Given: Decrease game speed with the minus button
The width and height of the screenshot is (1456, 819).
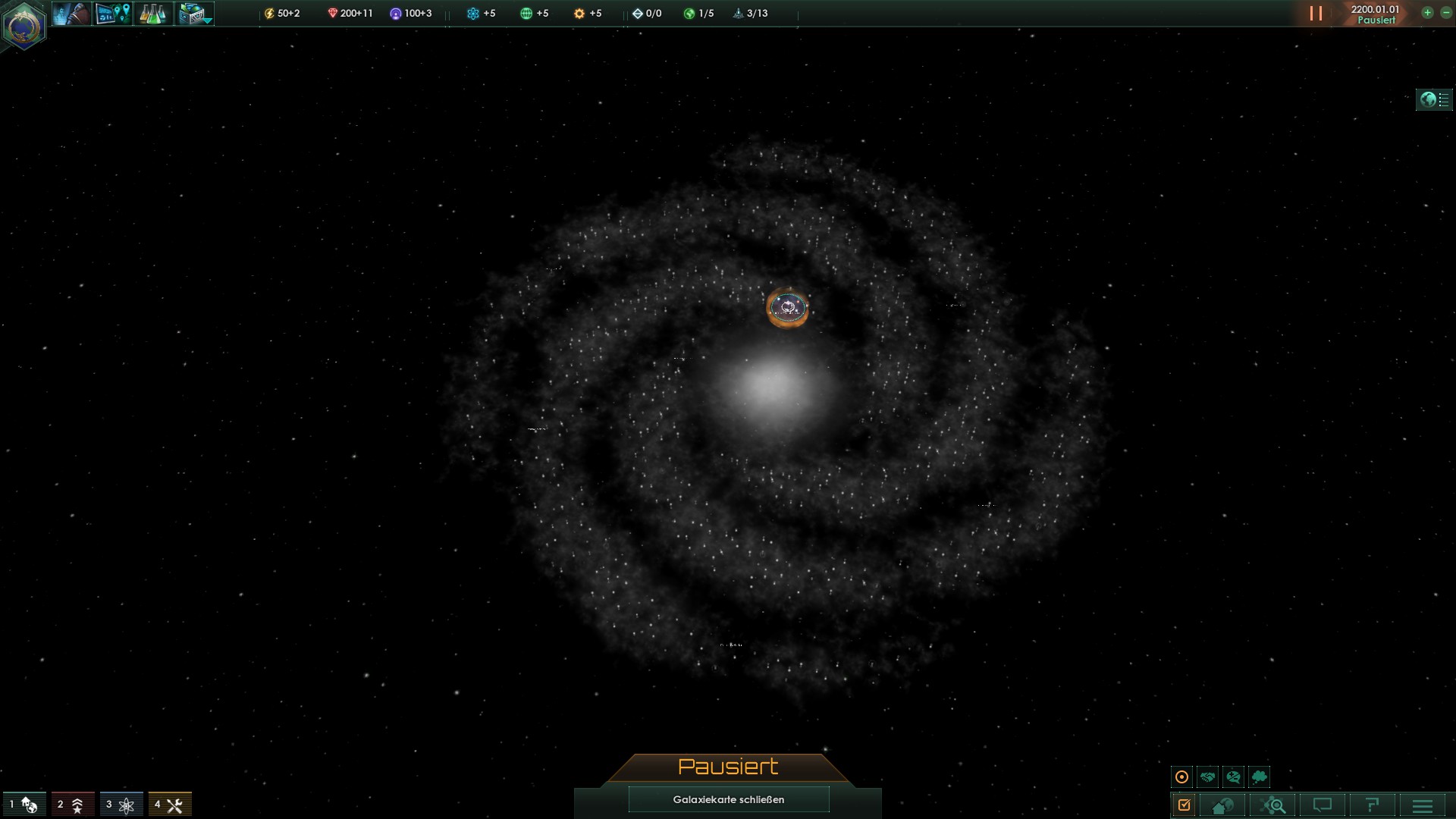Looking at the screenshot, I should pos(1445,13).
